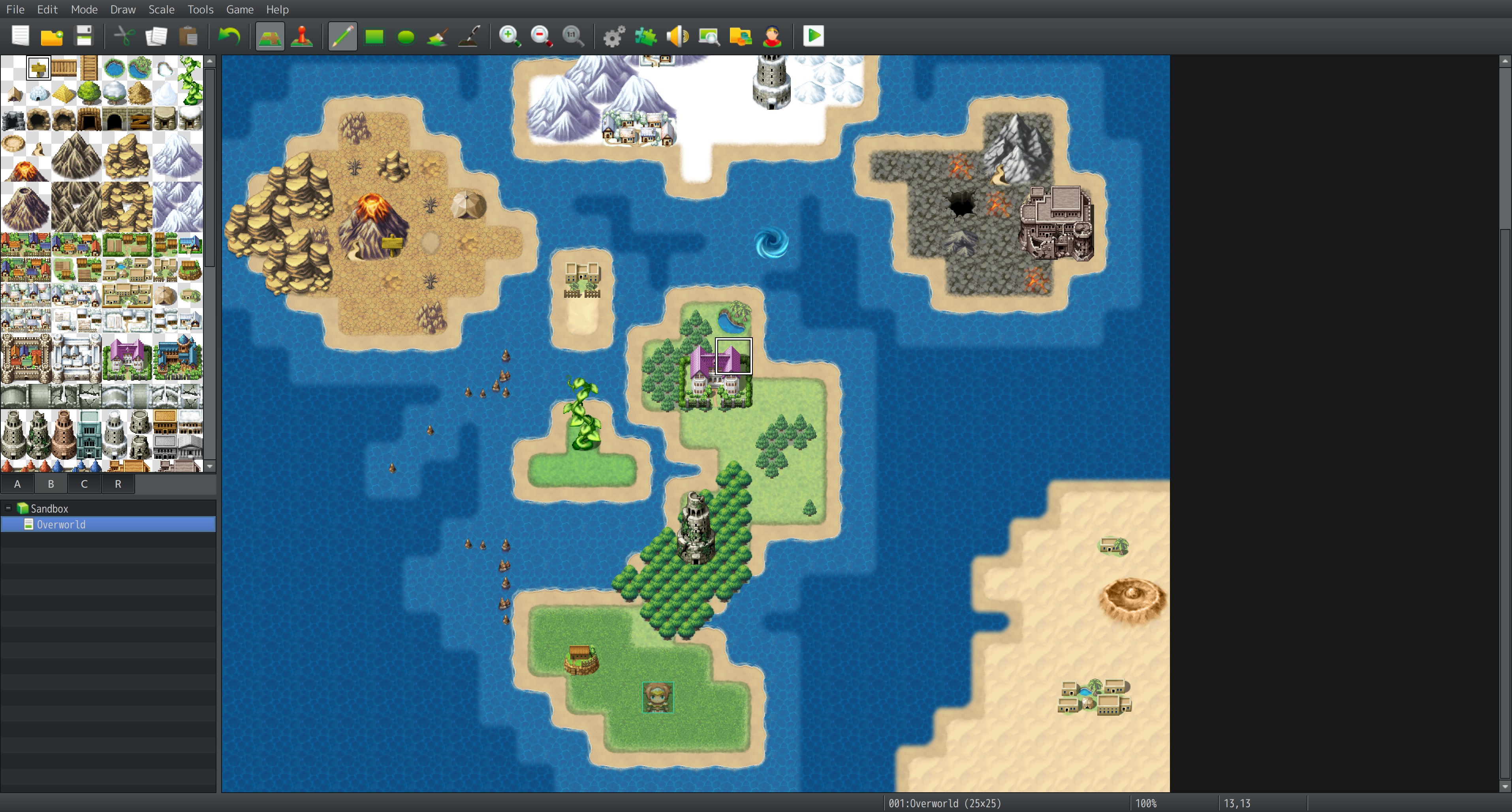The image size is (1512, 812).
Task: Activate the Shadow Pen tool
Action: coord(469,36)
